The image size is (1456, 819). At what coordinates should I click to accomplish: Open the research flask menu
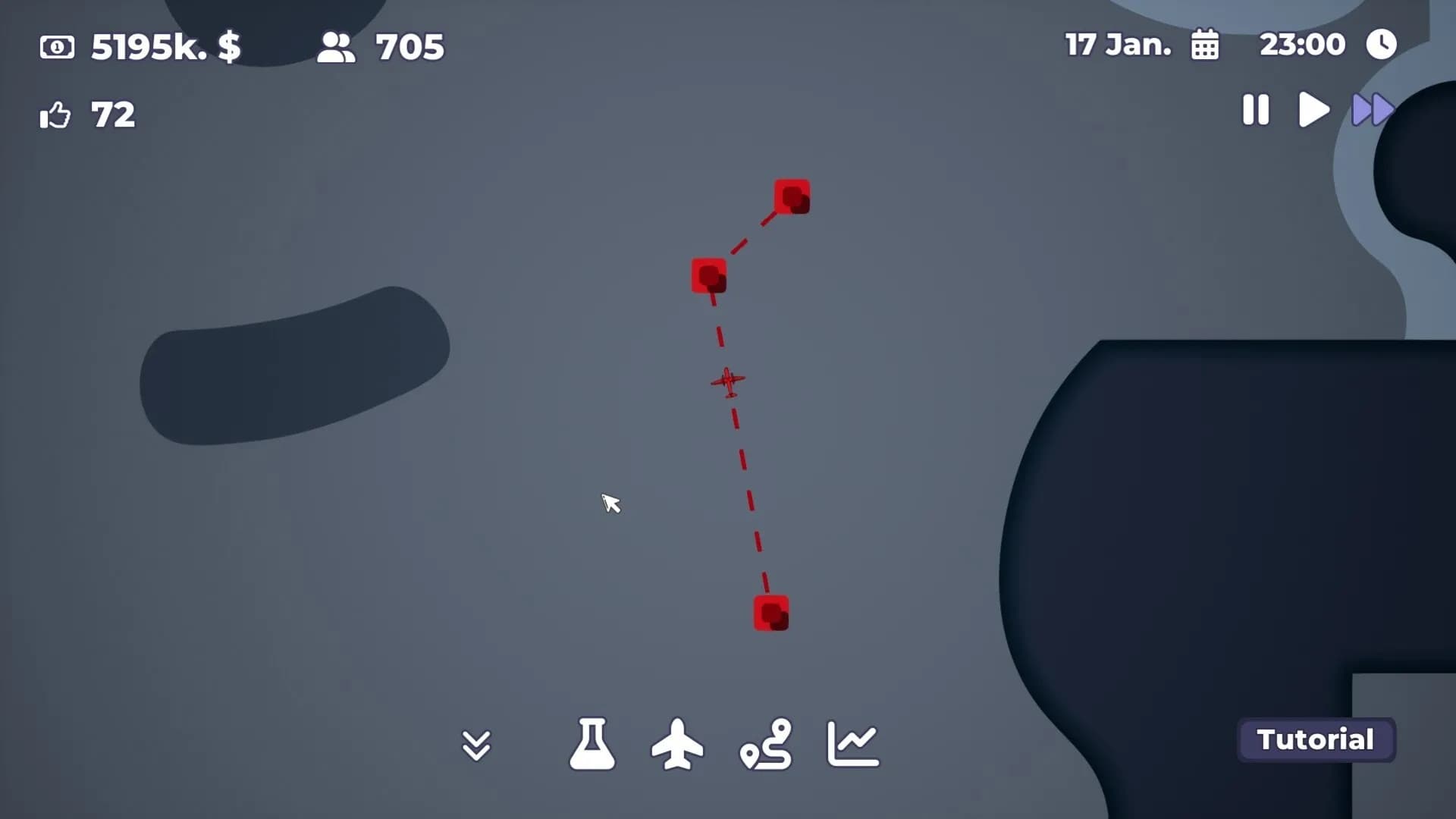(x=594, y=744)
